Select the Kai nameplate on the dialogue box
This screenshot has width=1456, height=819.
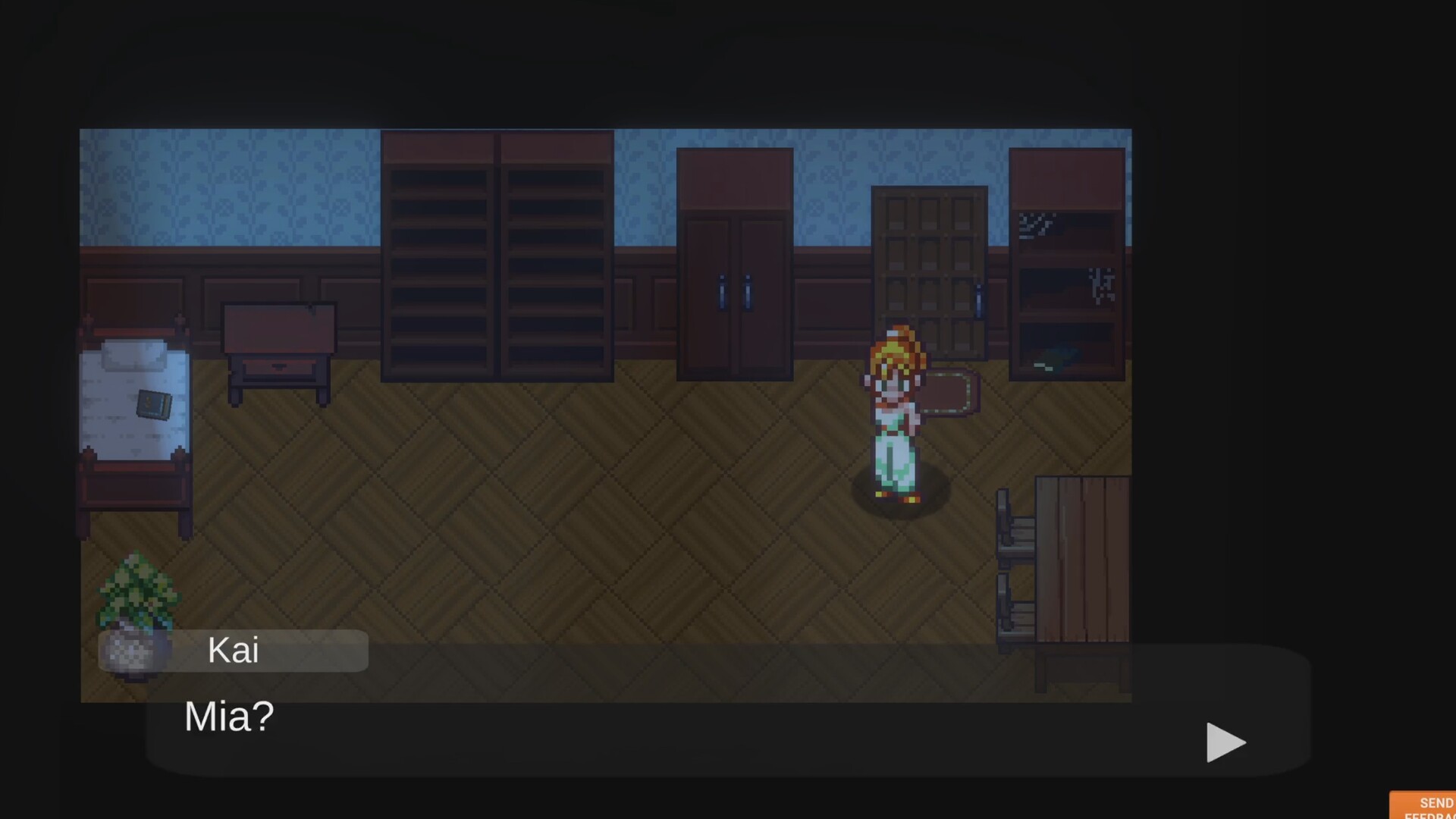point(233,650)
